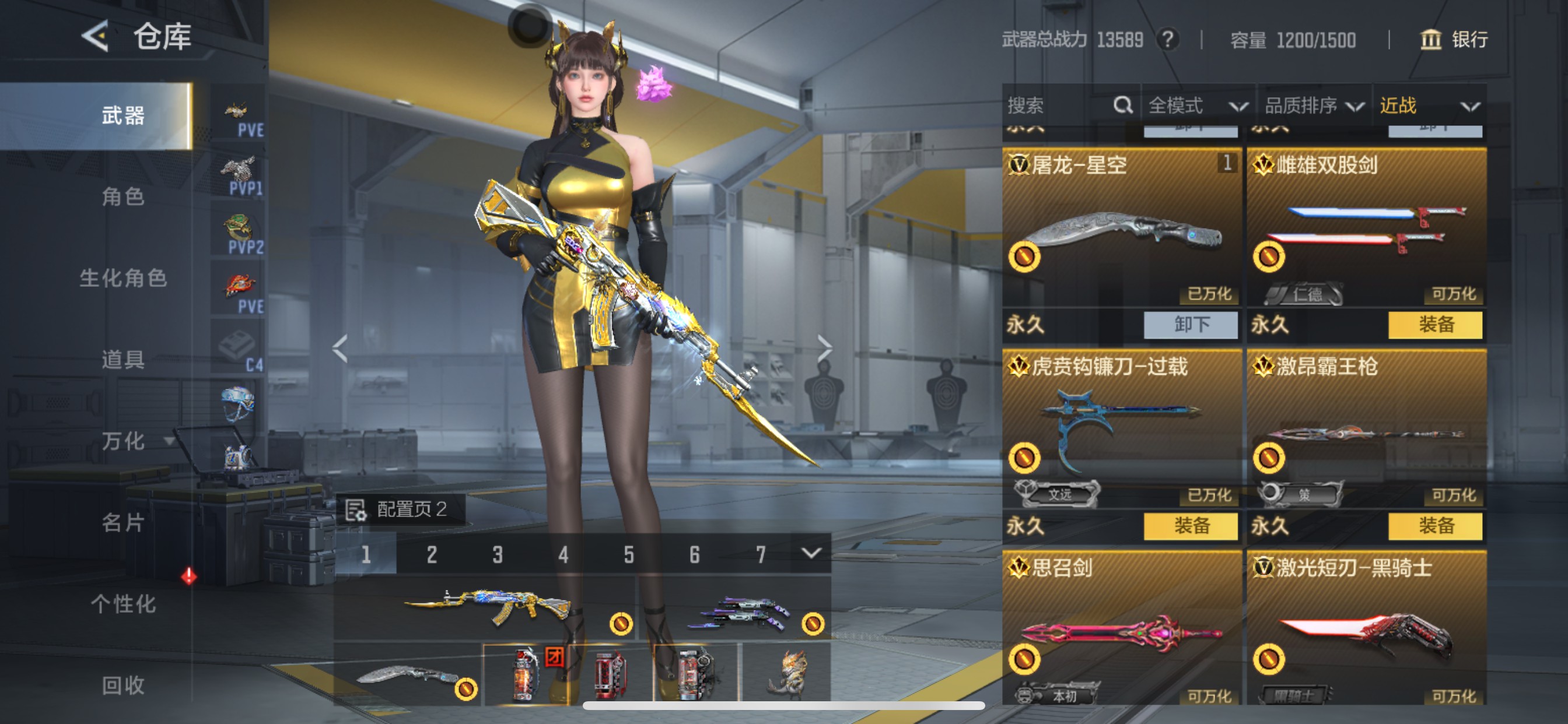Open the 近战 weapon type dropdown

point(1428,106)
